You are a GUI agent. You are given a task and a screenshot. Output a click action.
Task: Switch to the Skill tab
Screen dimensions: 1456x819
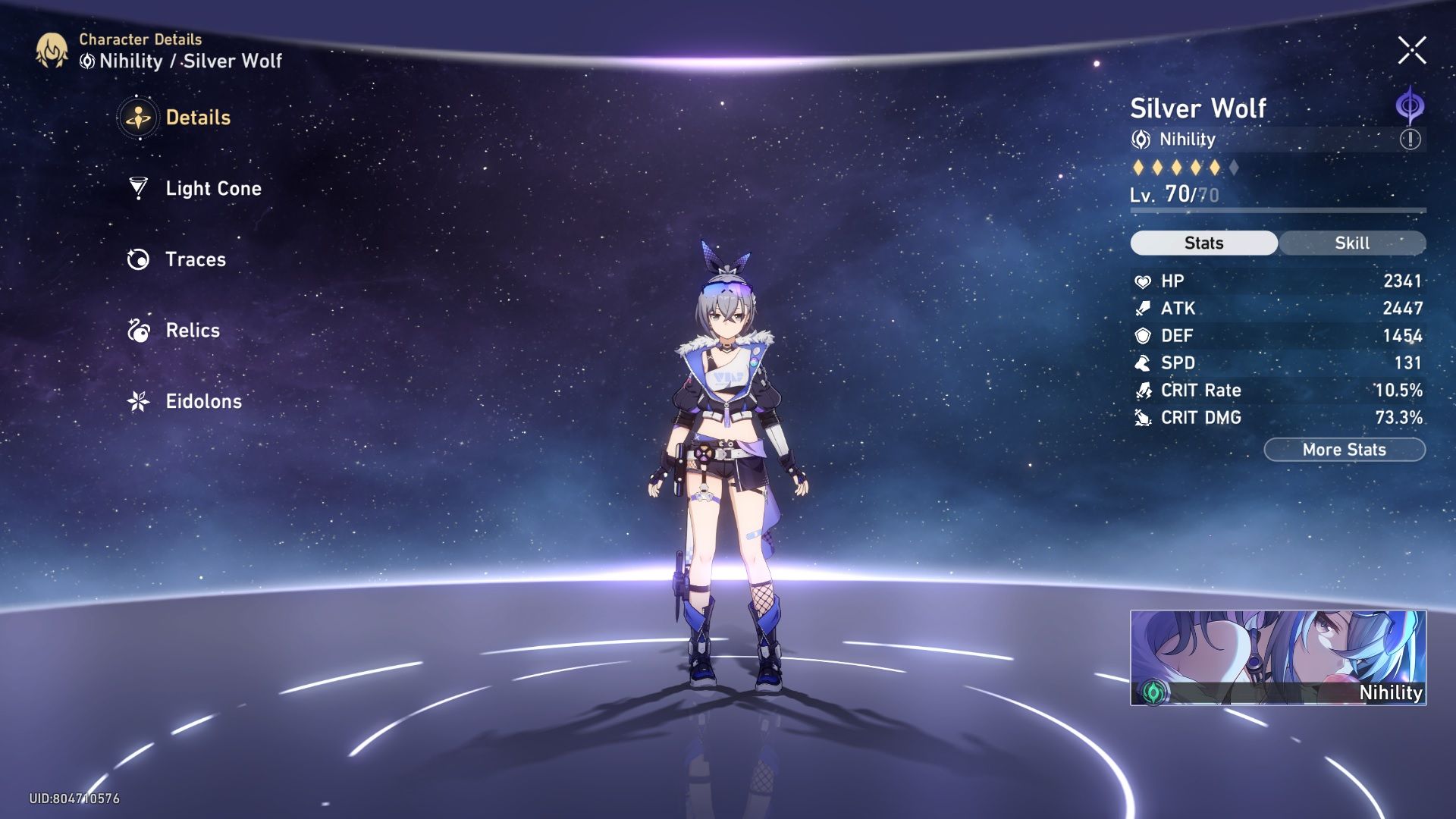[1352, 243]
